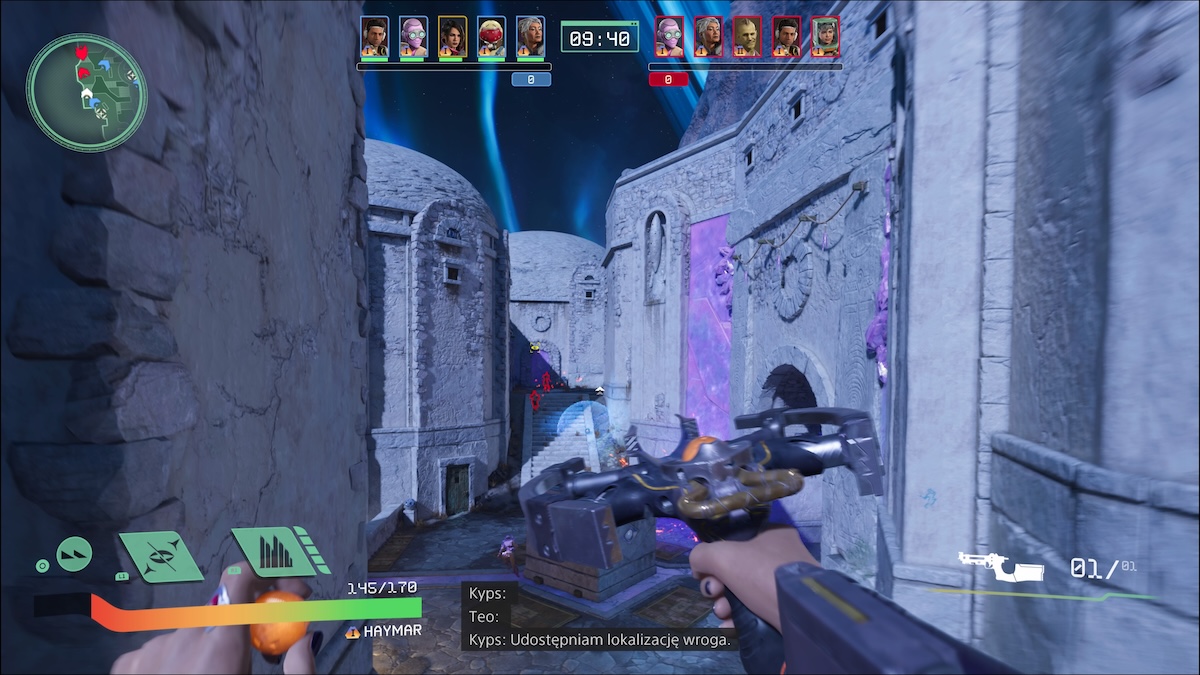Pick the blue-team pink alien portrait
This screenshot has width=1200, height=675.
coord(413,36)
